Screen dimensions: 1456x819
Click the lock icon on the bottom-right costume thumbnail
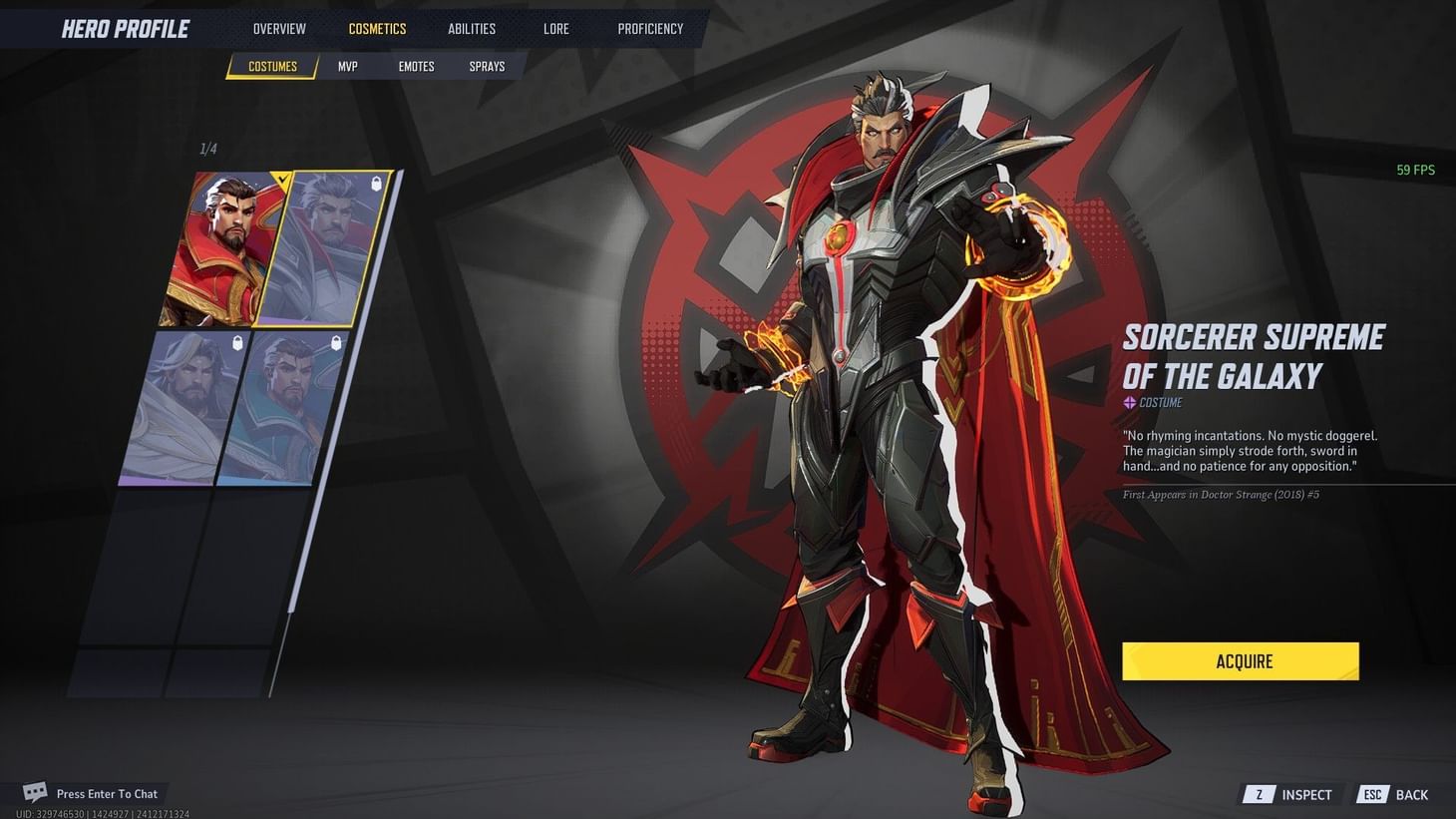335,343
